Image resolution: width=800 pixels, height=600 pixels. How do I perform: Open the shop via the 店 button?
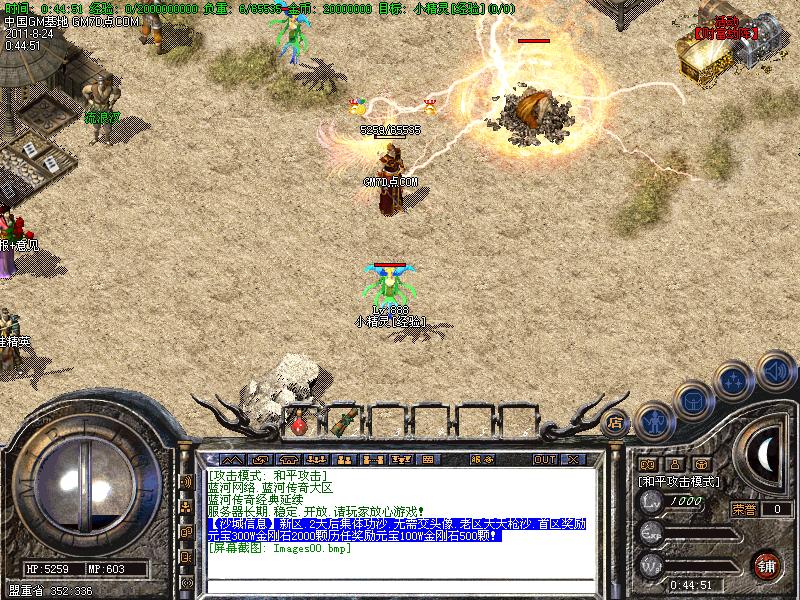(616, 421)
